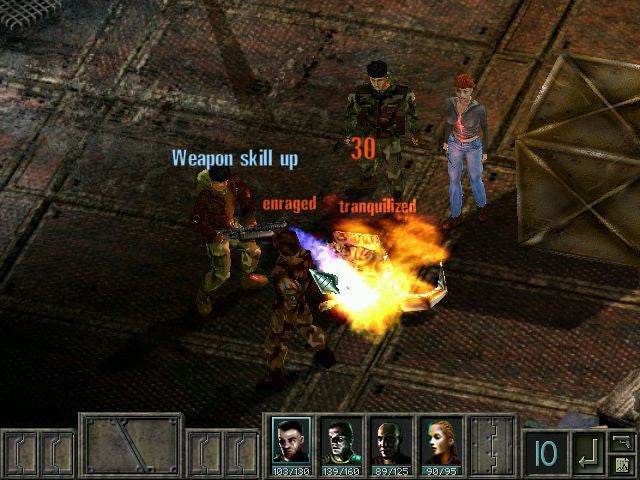The image size is (640, 480).
Task: Select the squad member with 103/130 health
Action: point(291,441)
